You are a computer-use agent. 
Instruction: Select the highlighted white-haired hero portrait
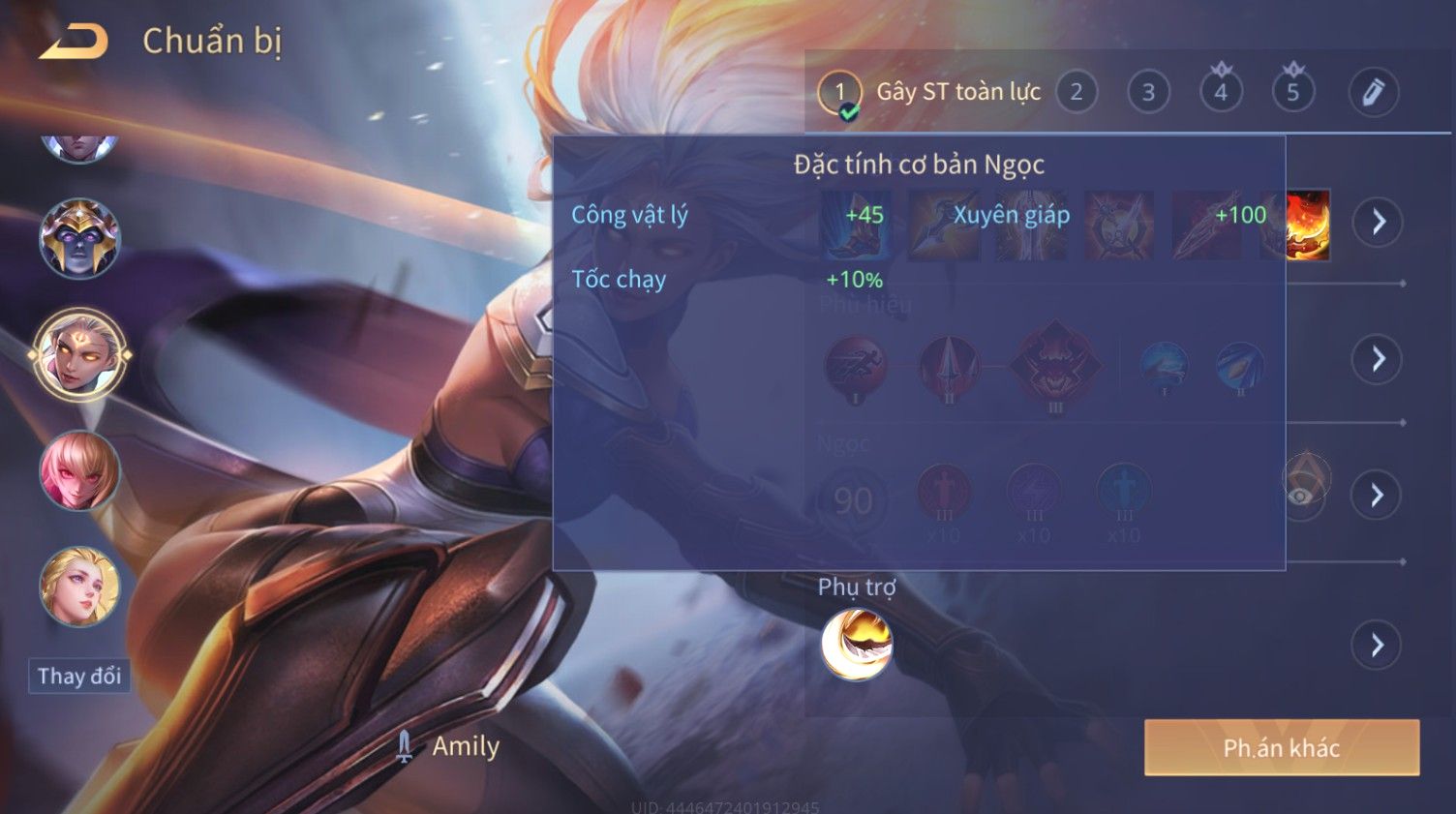tap(79, 354)
